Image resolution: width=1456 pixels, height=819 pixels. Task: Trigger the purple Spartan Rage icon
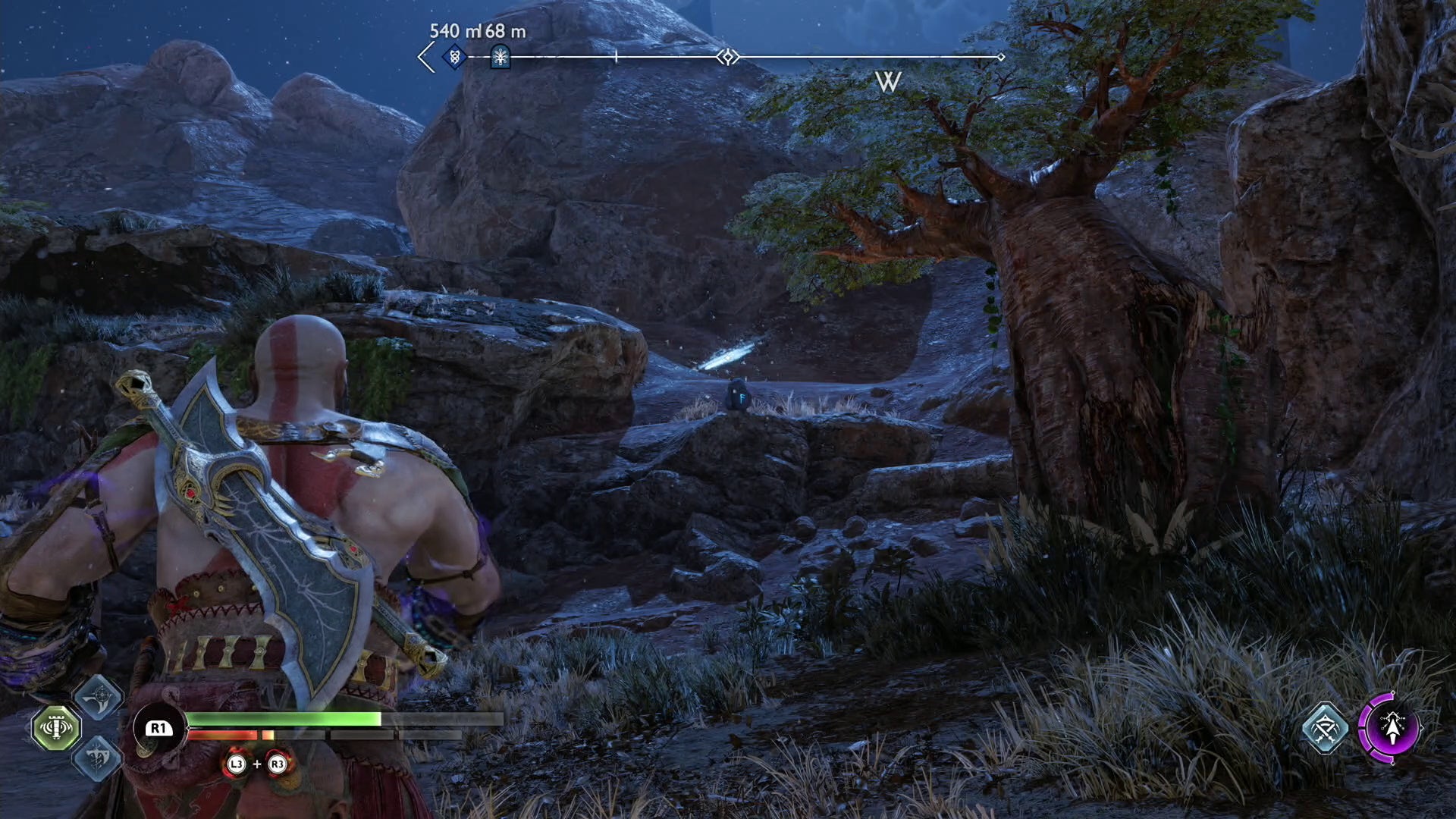[x=1390, y=728]
